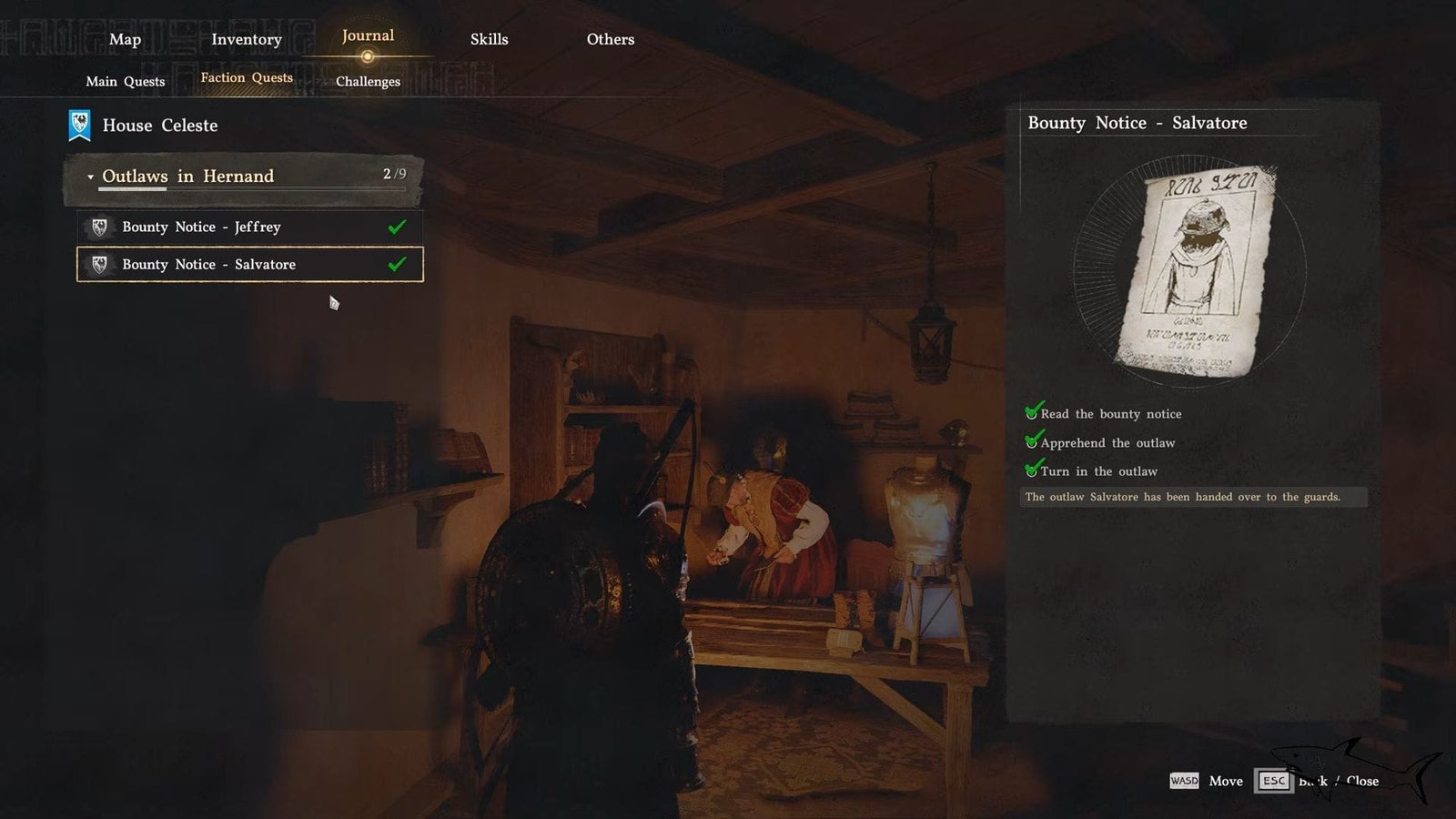Click the glowing indicator under the Journal tab
The width and height of the screenshot is (1456, 819).
click(368, 56)
